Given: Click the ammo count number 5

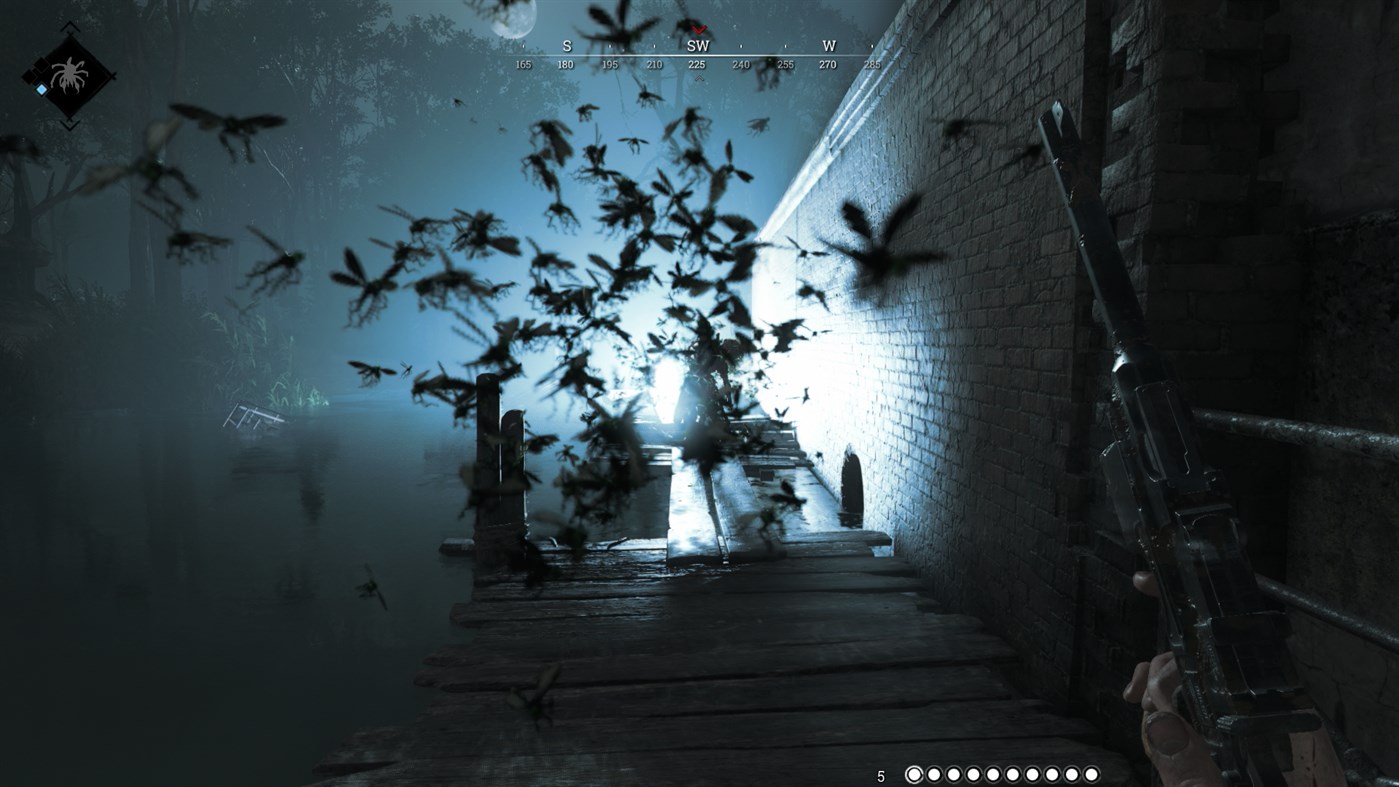Looking at the screenshot, I should point(883,775).
